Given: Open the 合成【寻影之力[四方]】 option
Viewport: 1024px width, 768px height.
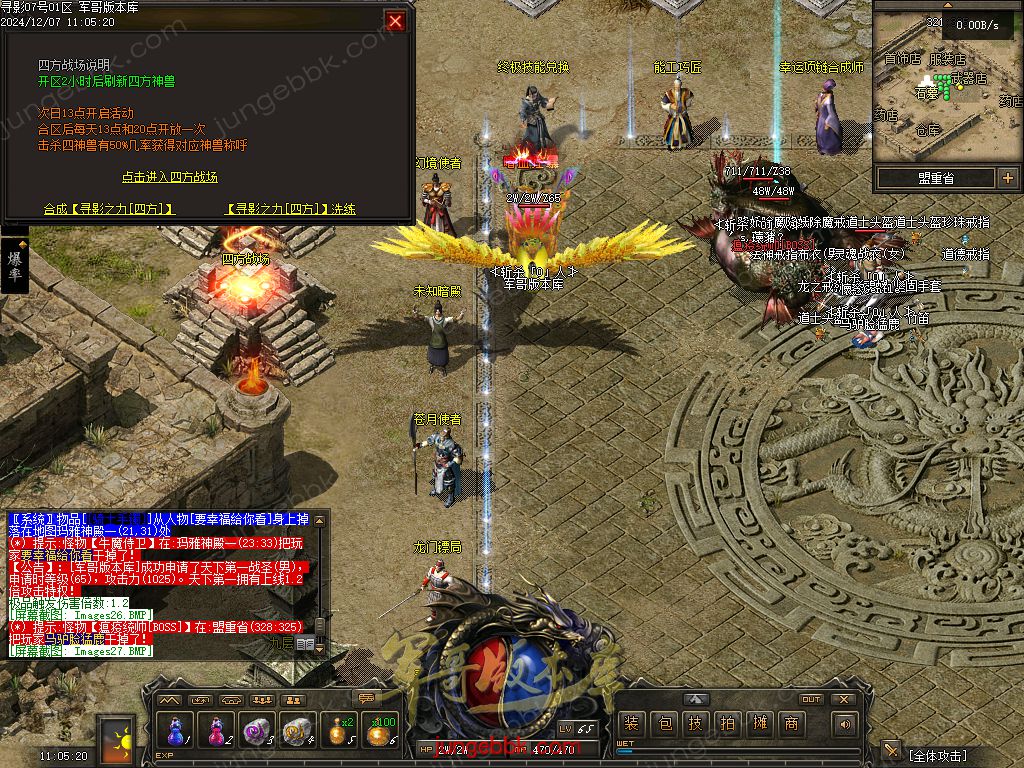Looking at the screenshot, I should point(109,209).
